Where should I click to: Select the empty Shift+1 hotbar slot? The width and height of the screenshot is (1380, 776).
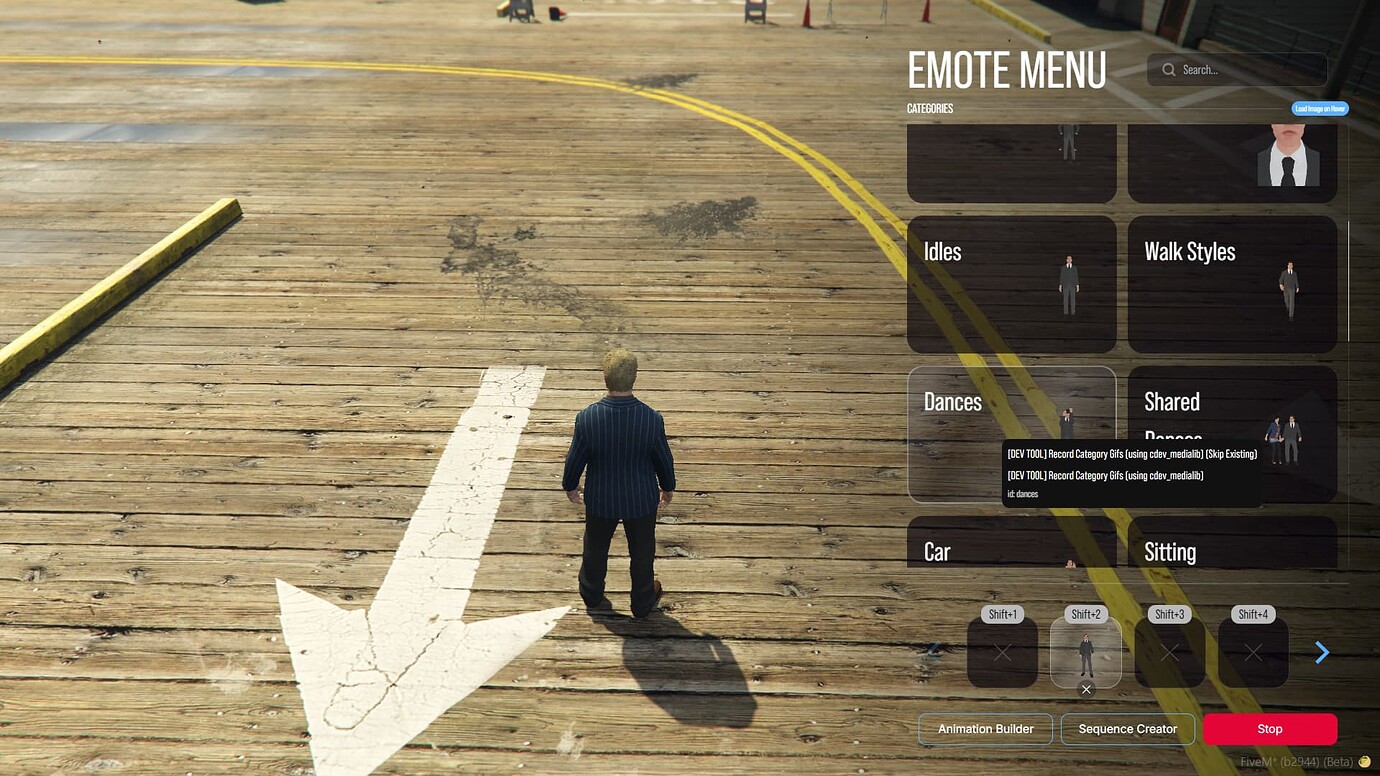tap(1002, 652)
